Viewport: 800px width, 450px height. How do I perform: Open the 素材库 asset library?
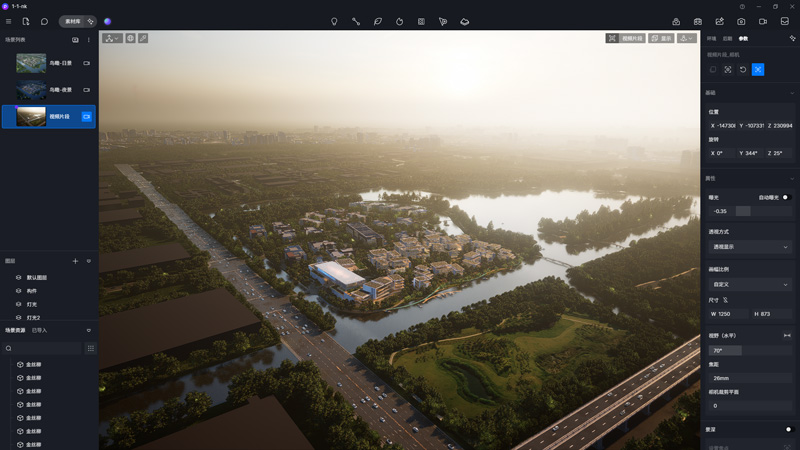click(x=73, y=21)
